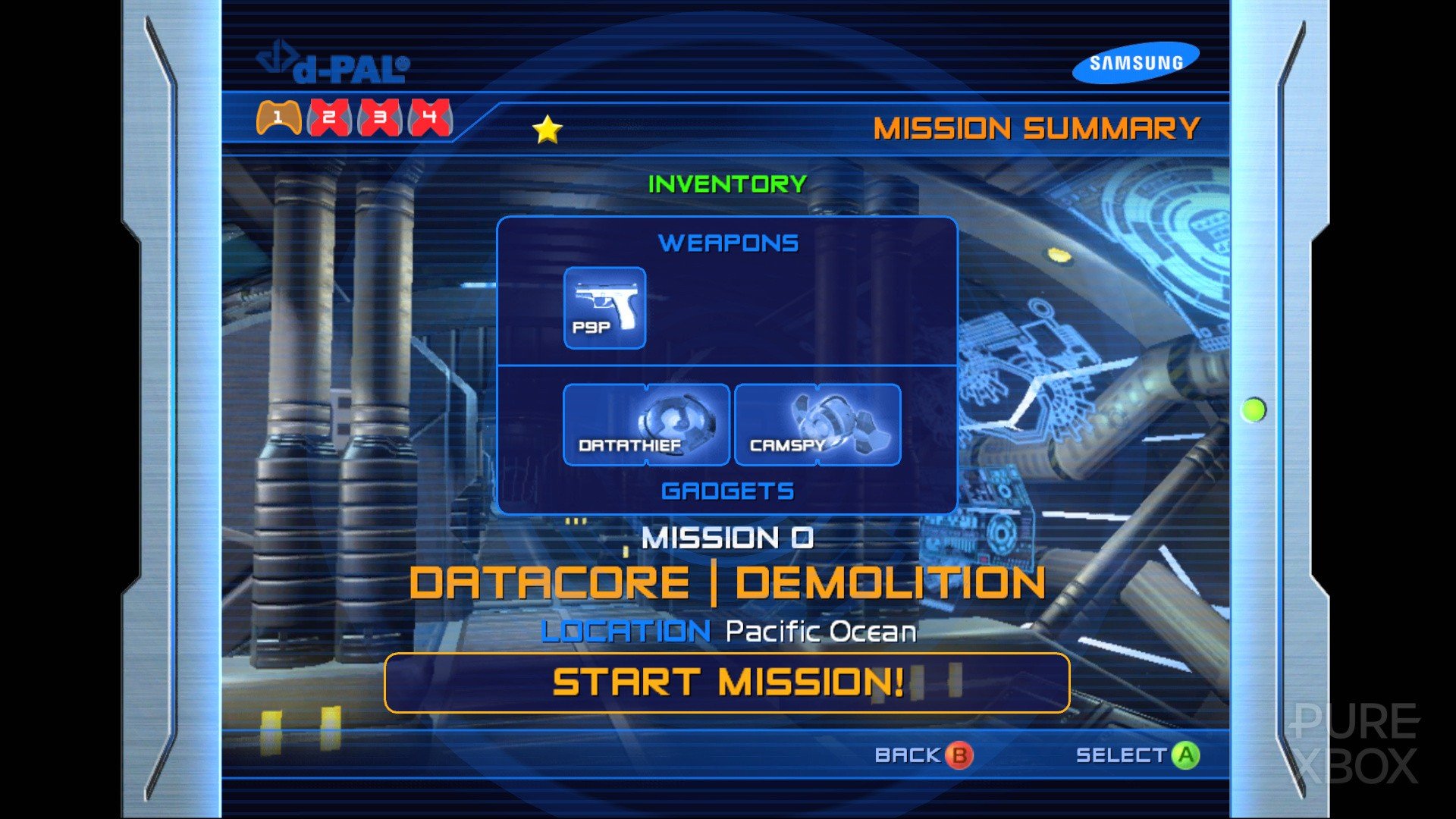1456x819 pixels.
Task: Start the Datacore Demolition mission
Action: pyautogui.click(x=726, y=682)
